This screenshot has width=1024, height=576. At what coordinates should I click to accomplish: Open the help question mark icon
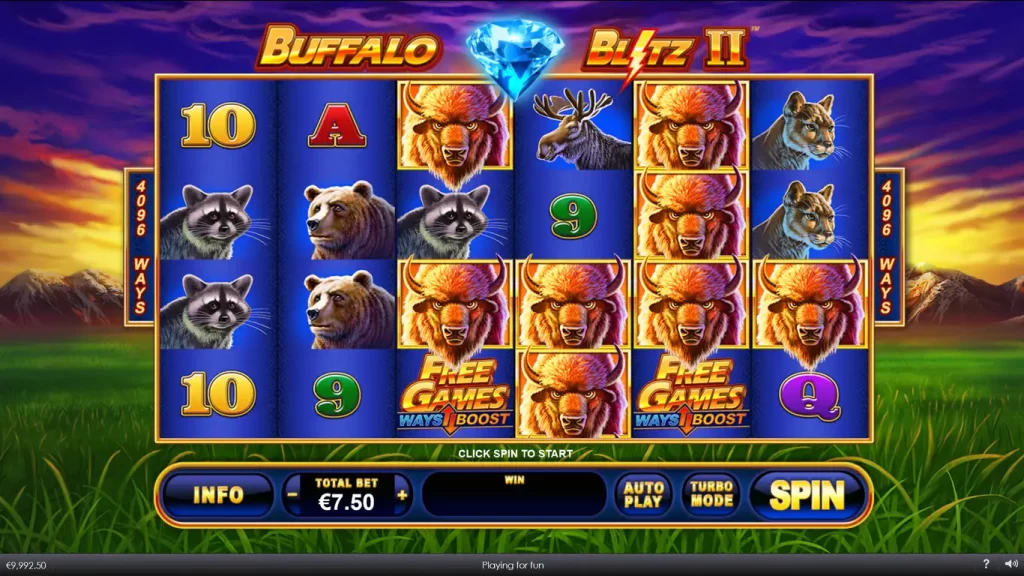[x=986, y=565]
